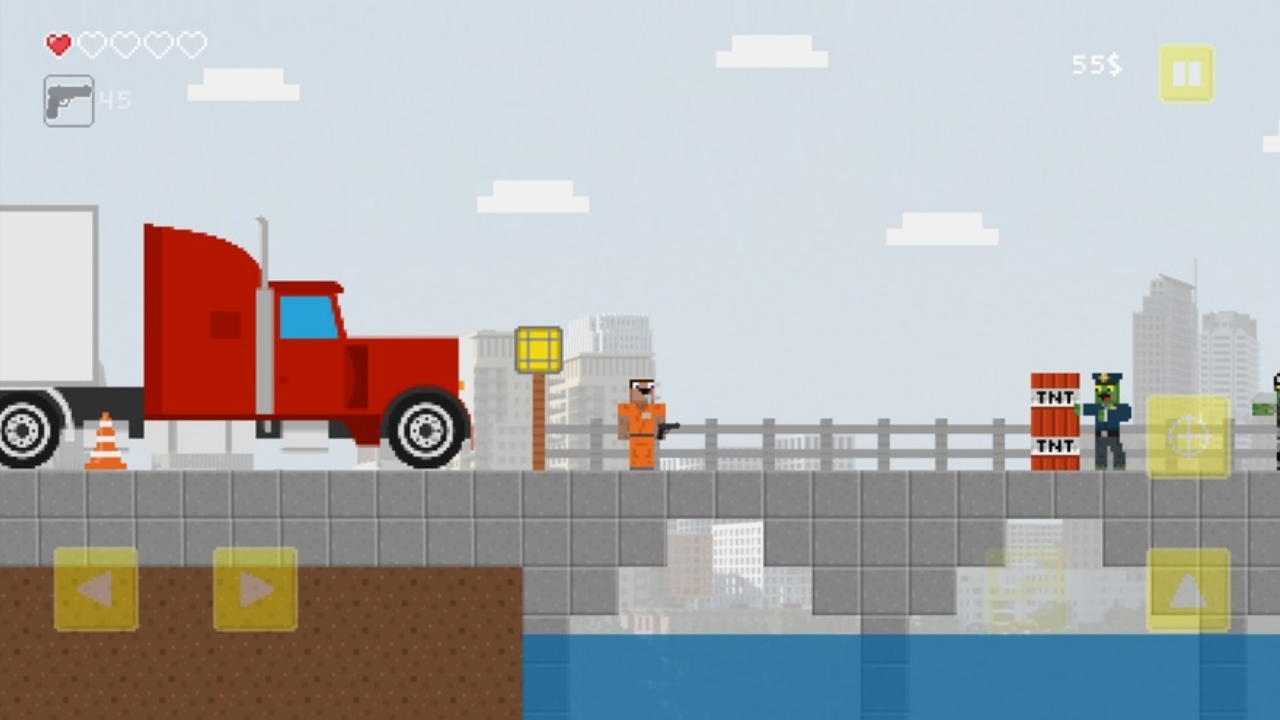1280x720 pixels.
Task: Open the pause menu
Action: point(1186,71)
